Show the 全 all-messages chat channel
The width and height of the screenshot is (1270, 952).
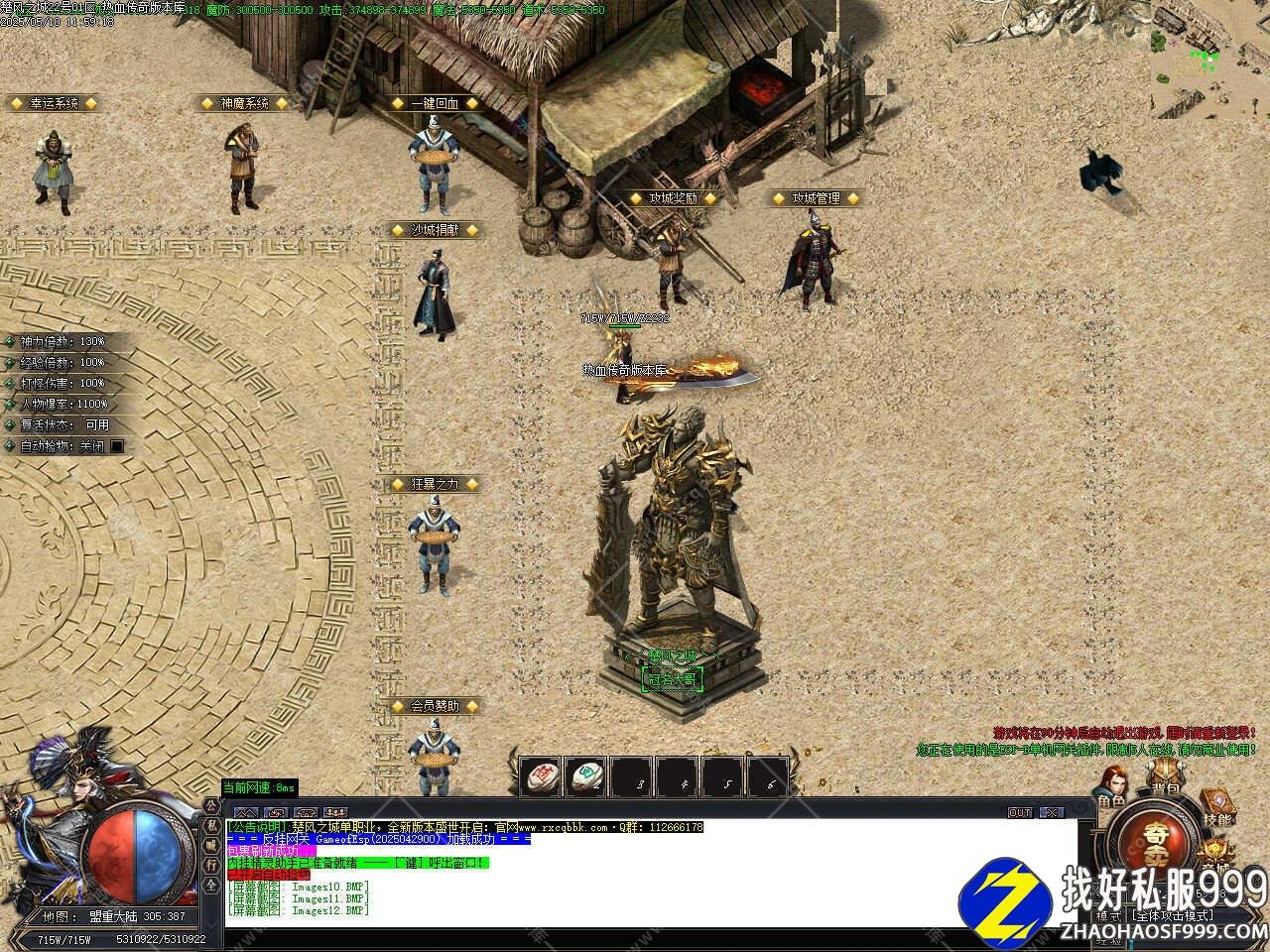pos(211,882)
